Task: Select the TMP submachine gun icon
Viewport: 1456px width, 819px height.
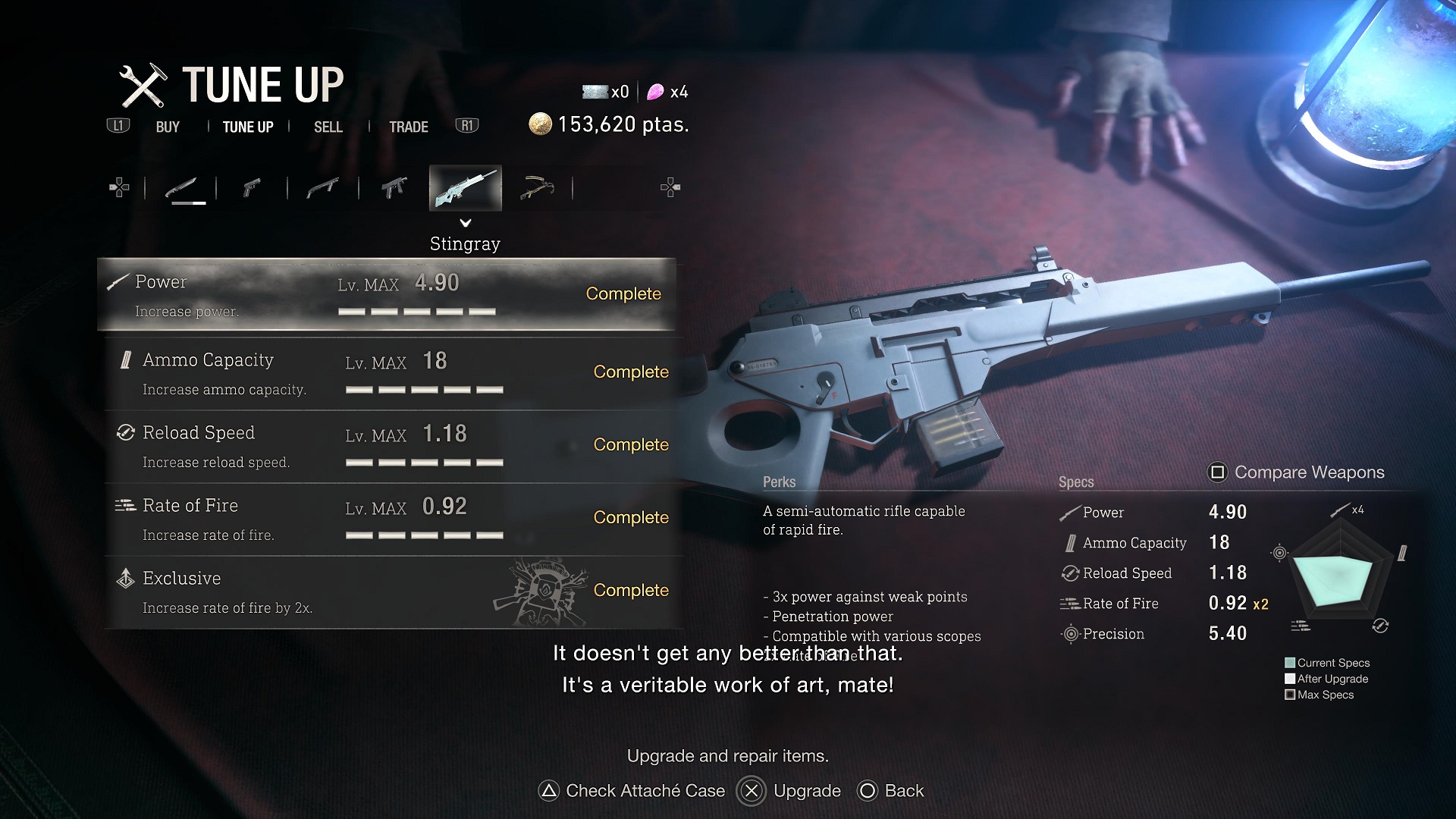Action: click(393, 187)
